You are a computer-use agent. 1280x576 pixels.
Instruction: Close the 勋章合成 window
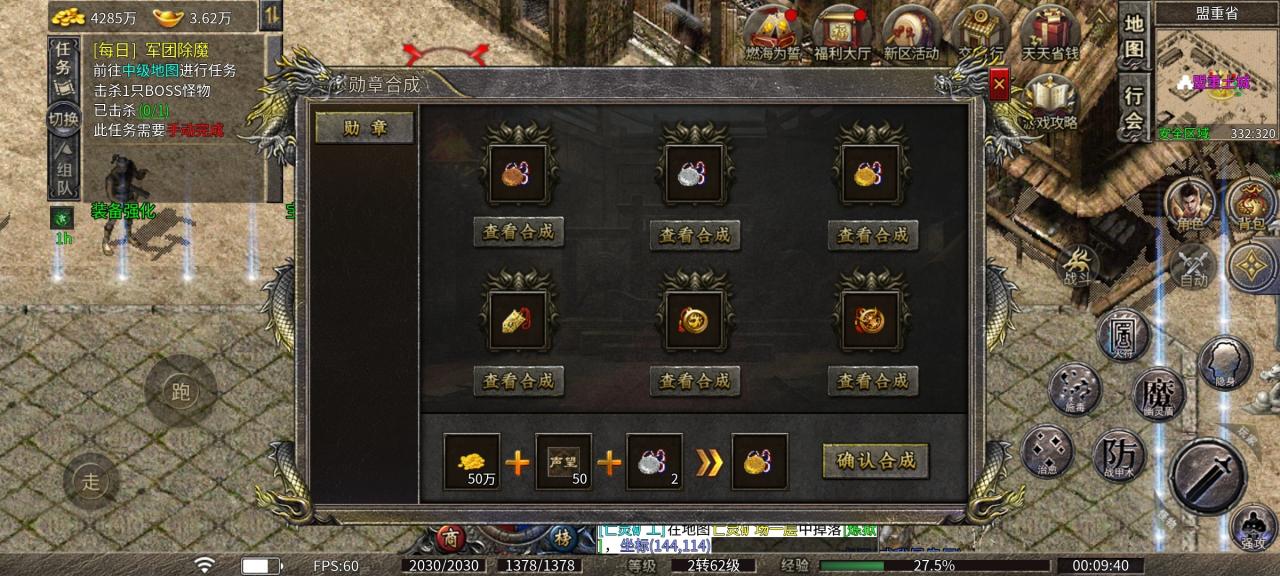click(x=998, y=86)
